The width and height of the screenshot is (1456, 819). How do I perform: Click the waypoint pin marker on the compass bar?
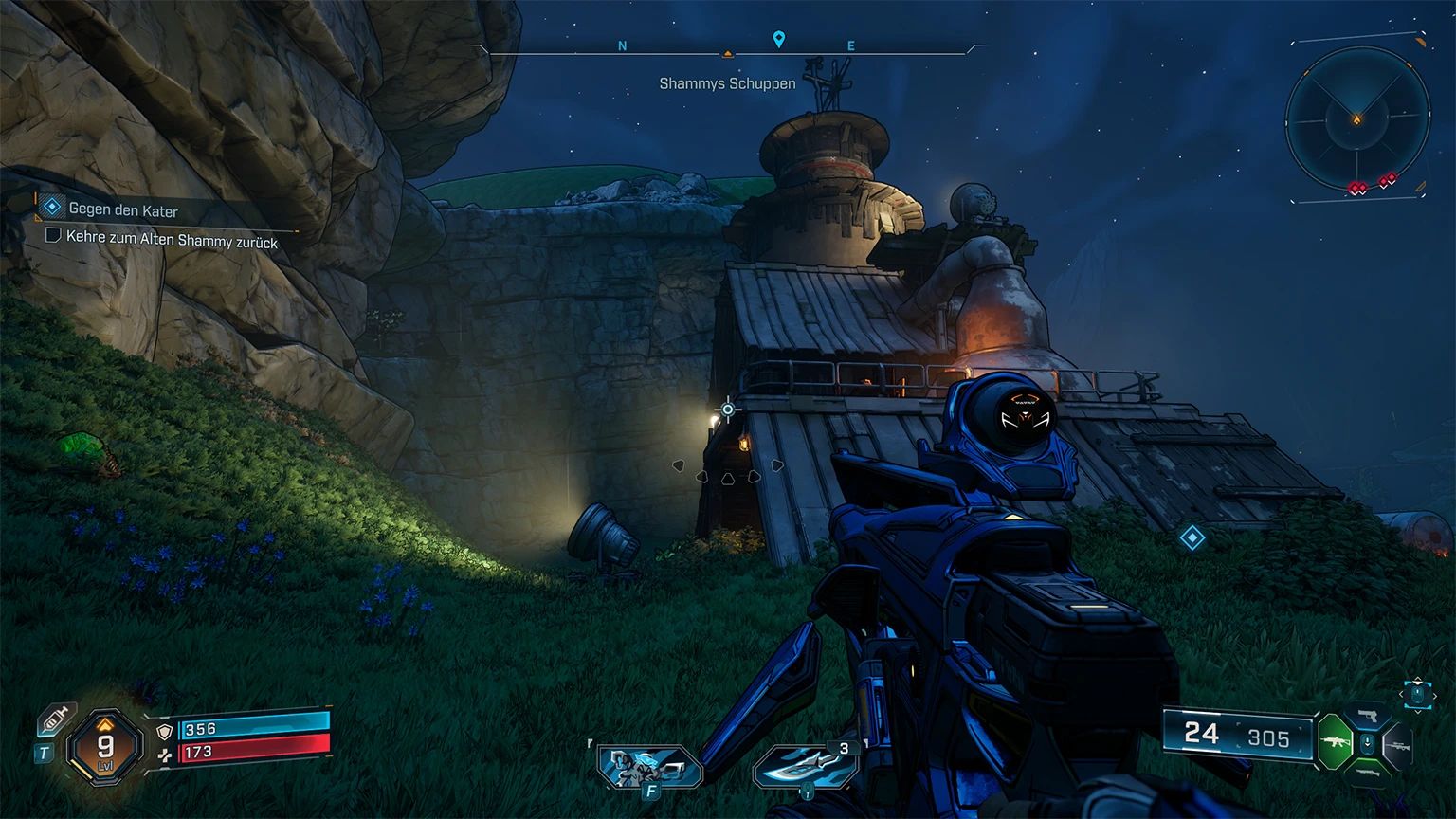click(779, 41)
